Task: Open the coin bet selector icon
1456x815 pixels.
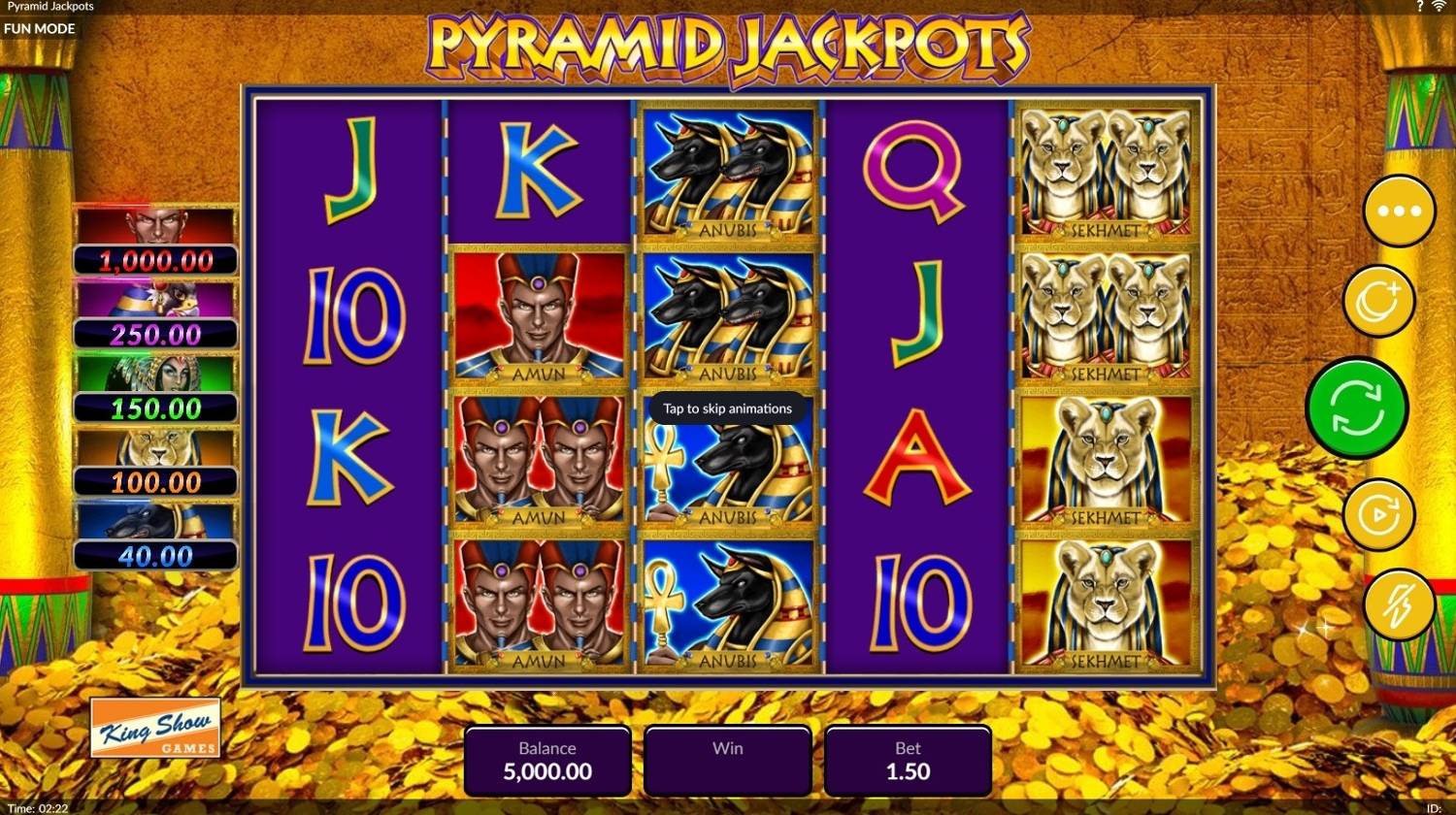Action: (x=1380, y=300)
